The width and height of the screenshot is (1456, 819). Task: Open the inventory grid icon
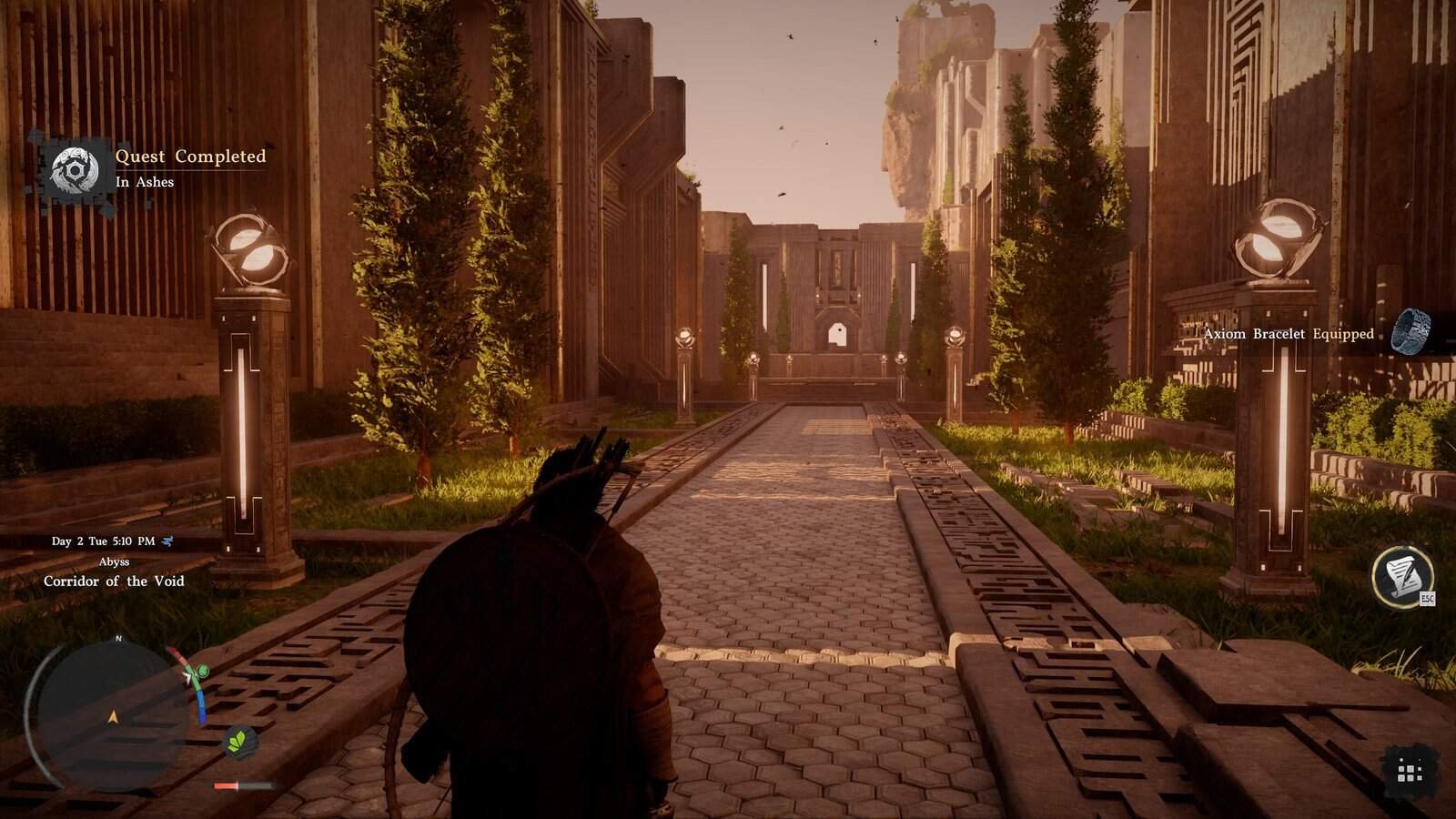[1412, 771]
